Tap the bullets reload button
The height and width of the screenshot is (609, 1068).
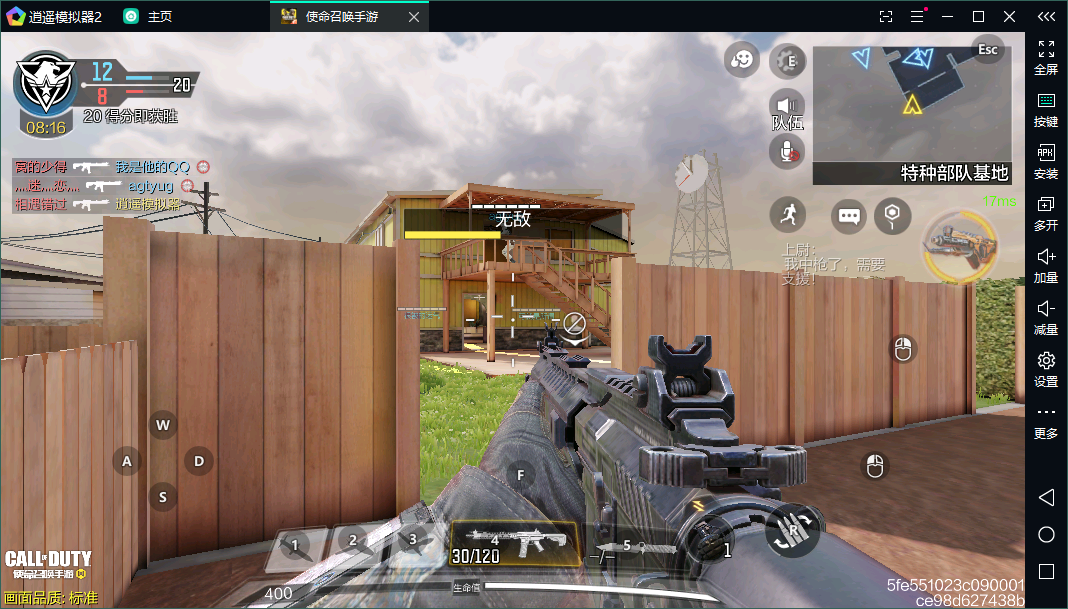793,530
